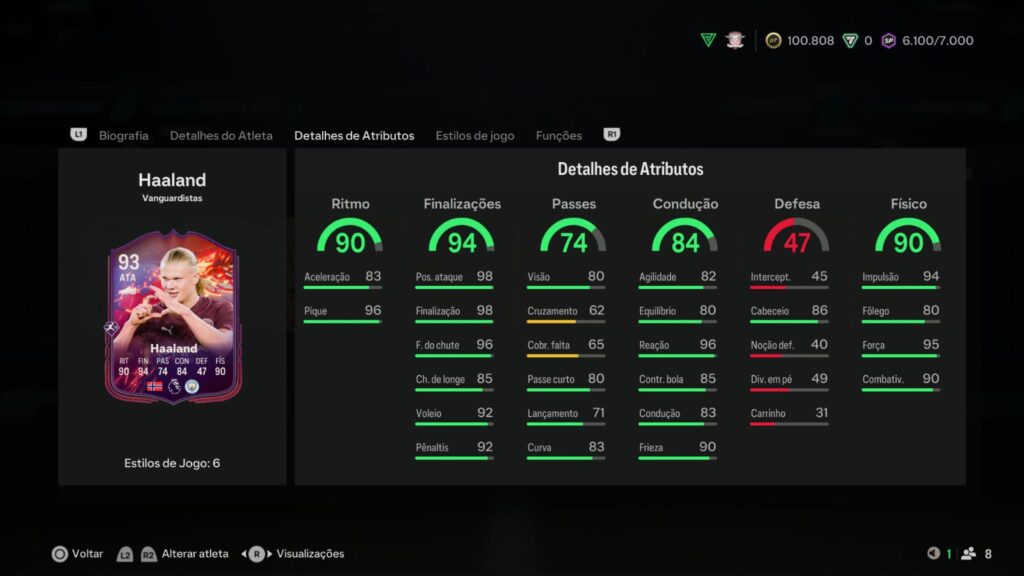
Task: Open the Detalhes do Atleta tab
Action: [x=221, y=135]
